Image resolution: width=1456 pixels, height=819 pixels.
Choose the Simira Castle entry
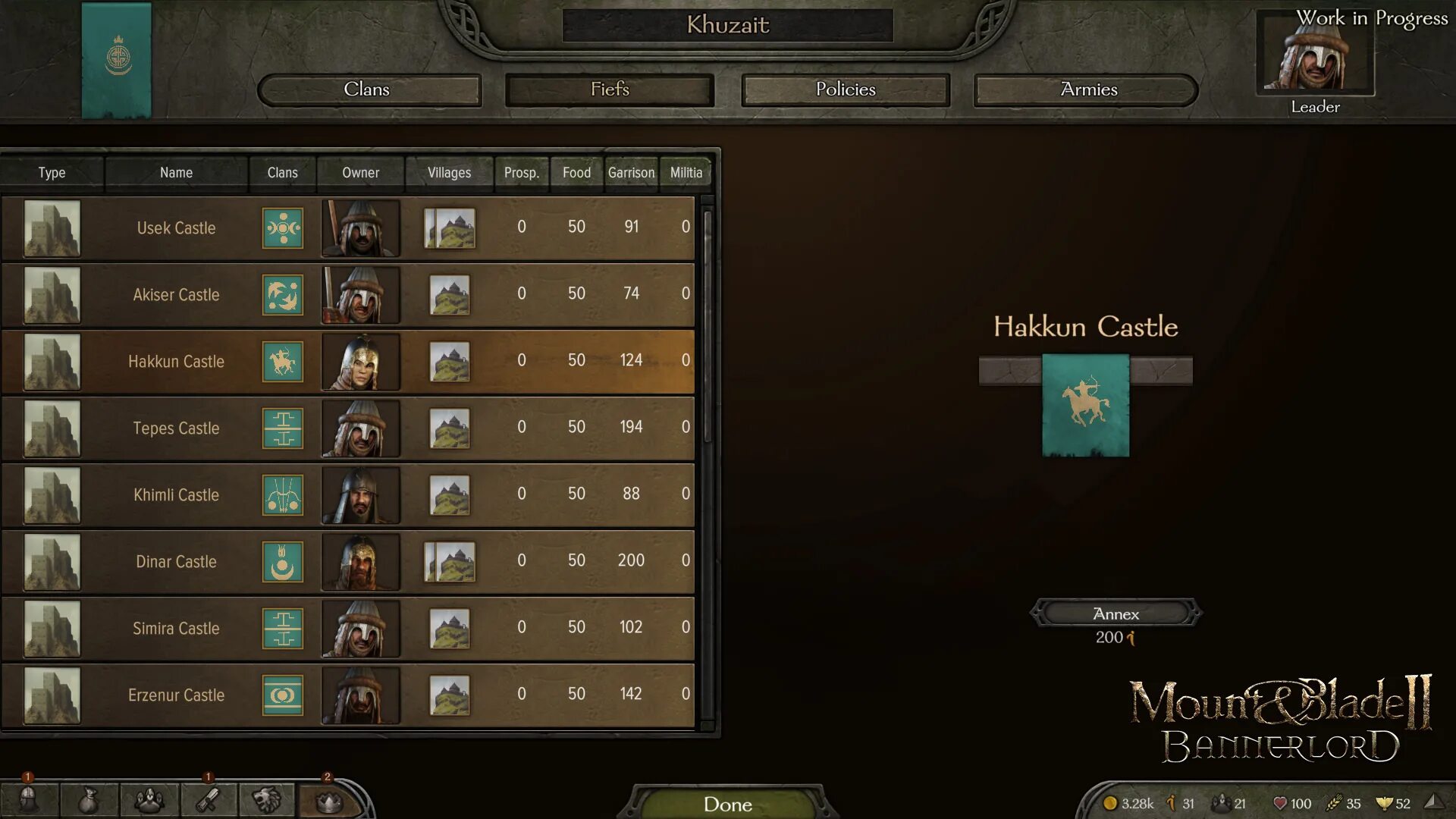click(x=176, y=629)
